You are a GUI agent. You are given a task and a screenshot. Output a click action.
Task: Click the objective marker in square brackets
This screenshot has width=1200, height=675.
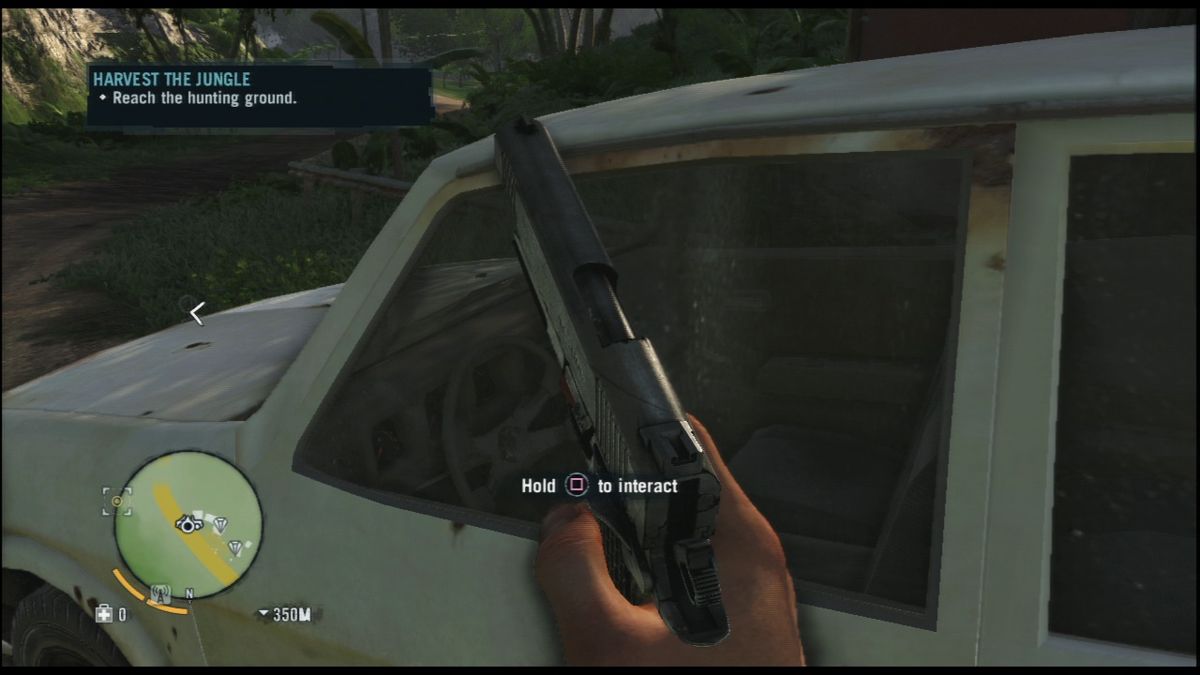(117, 500)
